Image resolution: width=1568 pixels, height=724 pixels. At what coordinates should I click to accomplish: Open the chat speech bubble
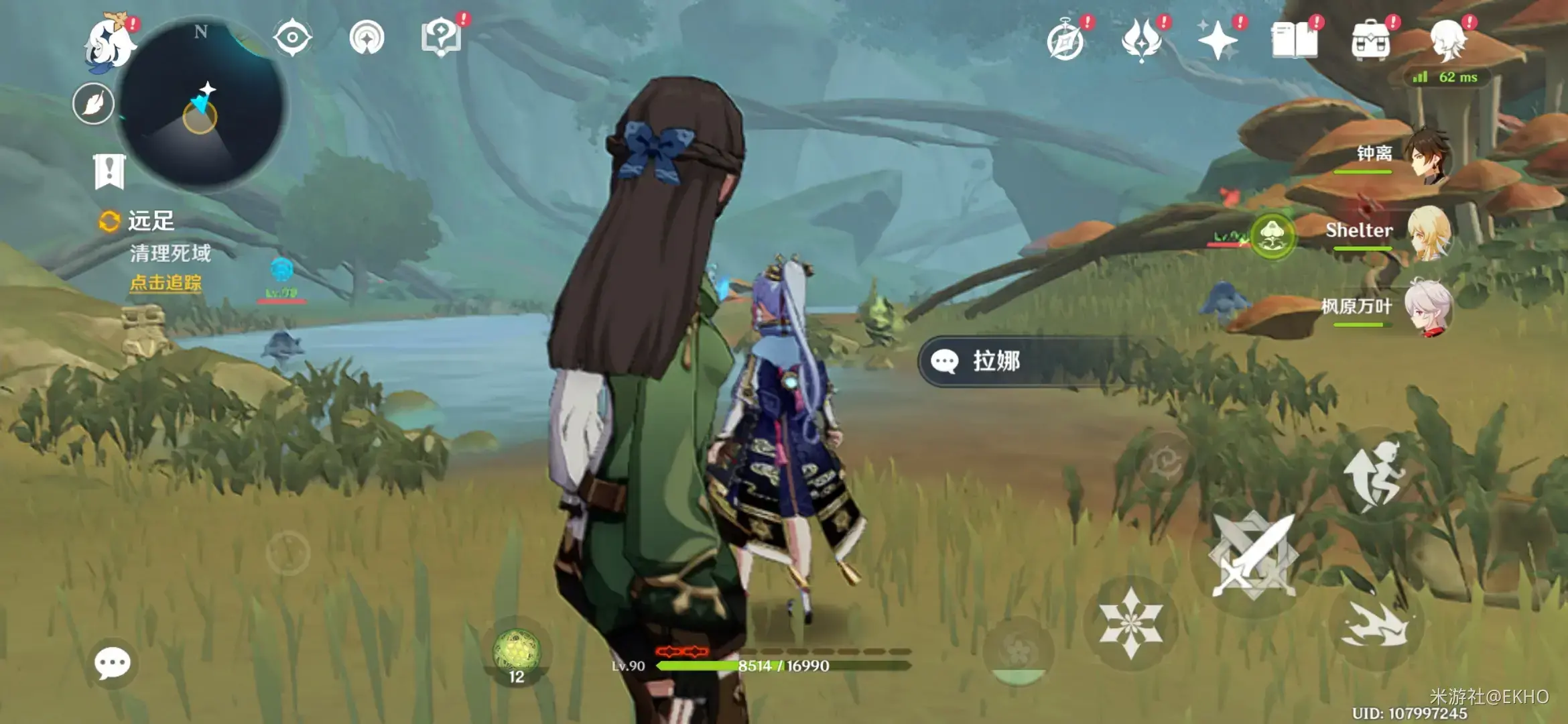coord(113,664)
